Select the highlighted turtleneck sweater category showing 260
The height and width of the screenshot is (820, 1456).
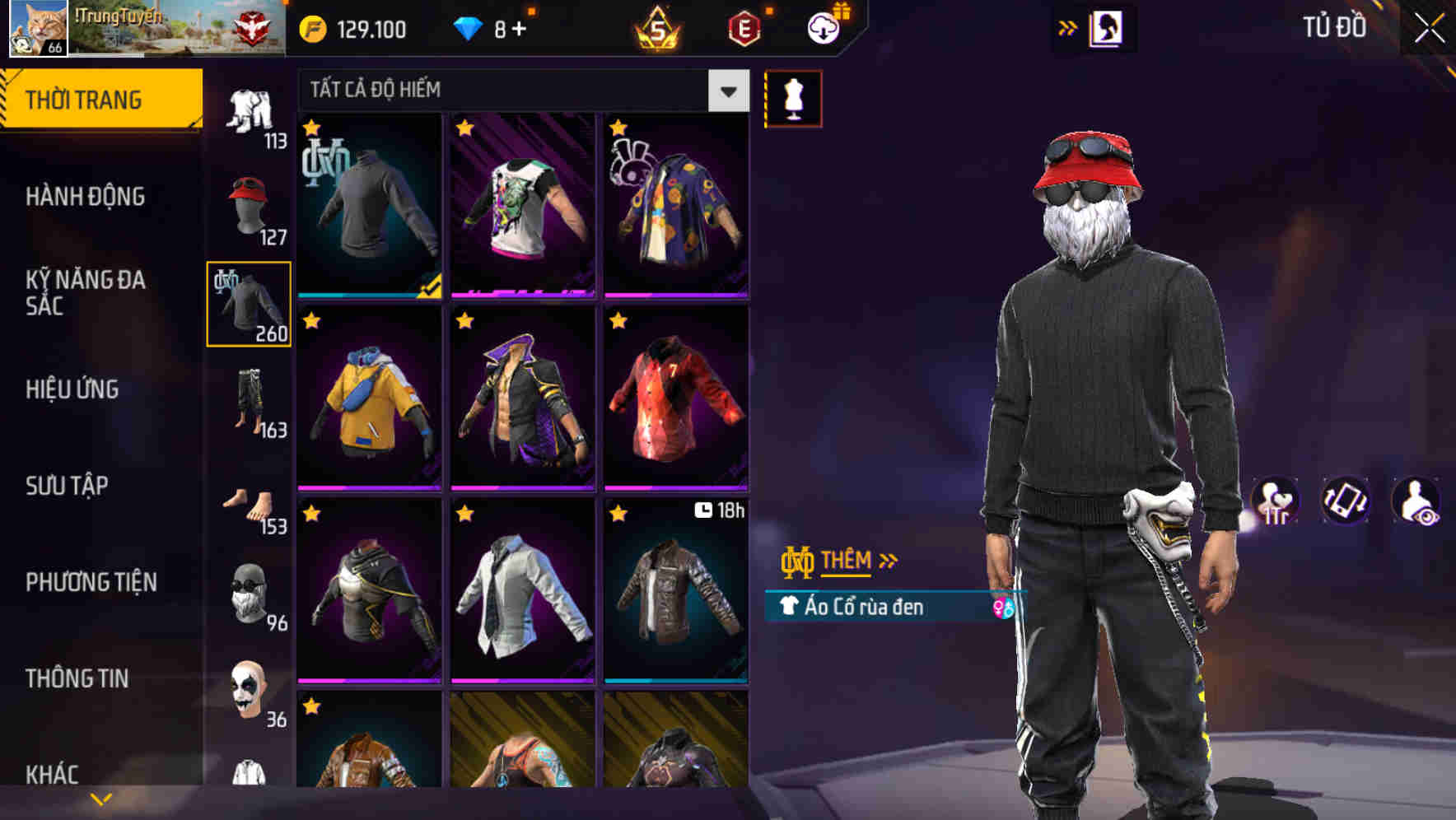(x=248, y=306)
